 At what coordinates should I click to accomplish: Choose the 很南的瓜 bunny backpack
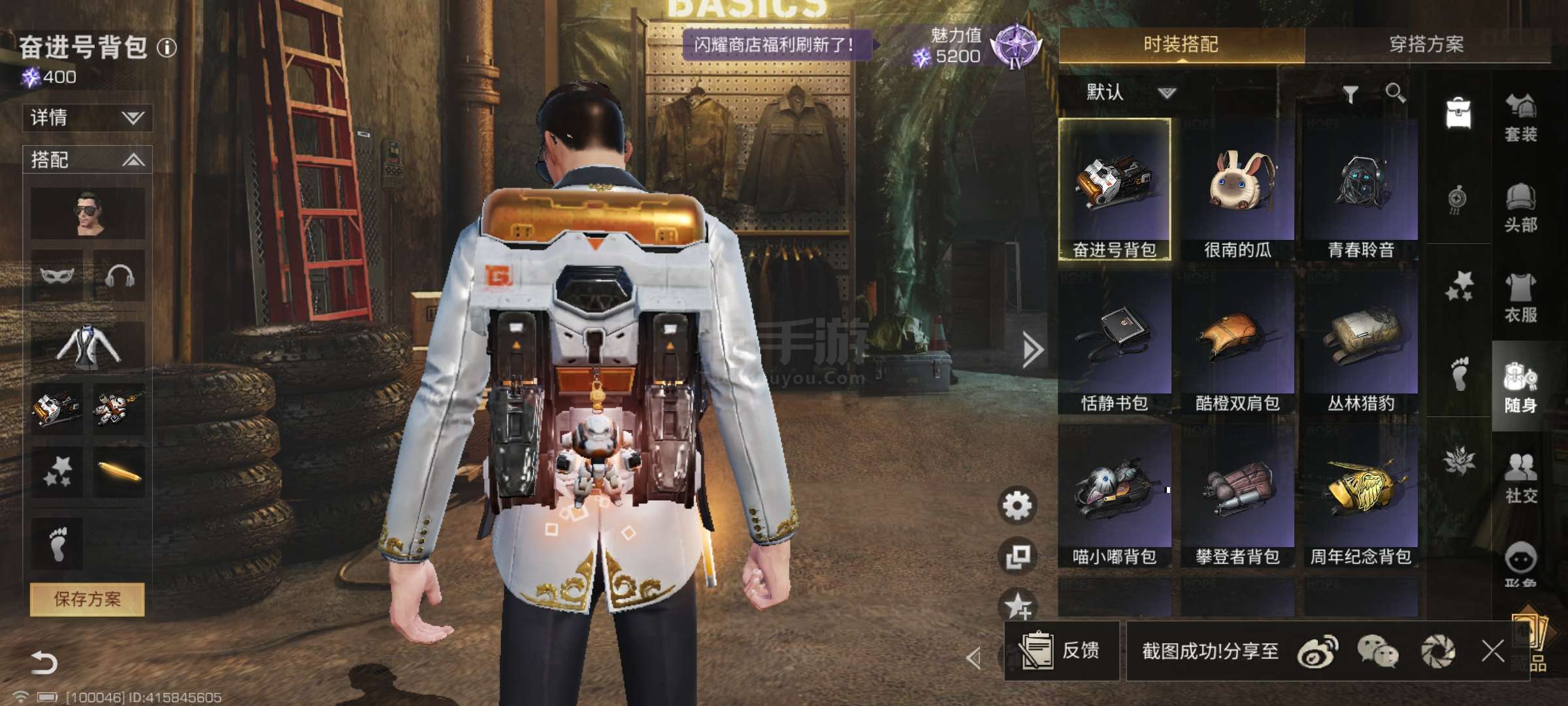[x=1237, y=190]
